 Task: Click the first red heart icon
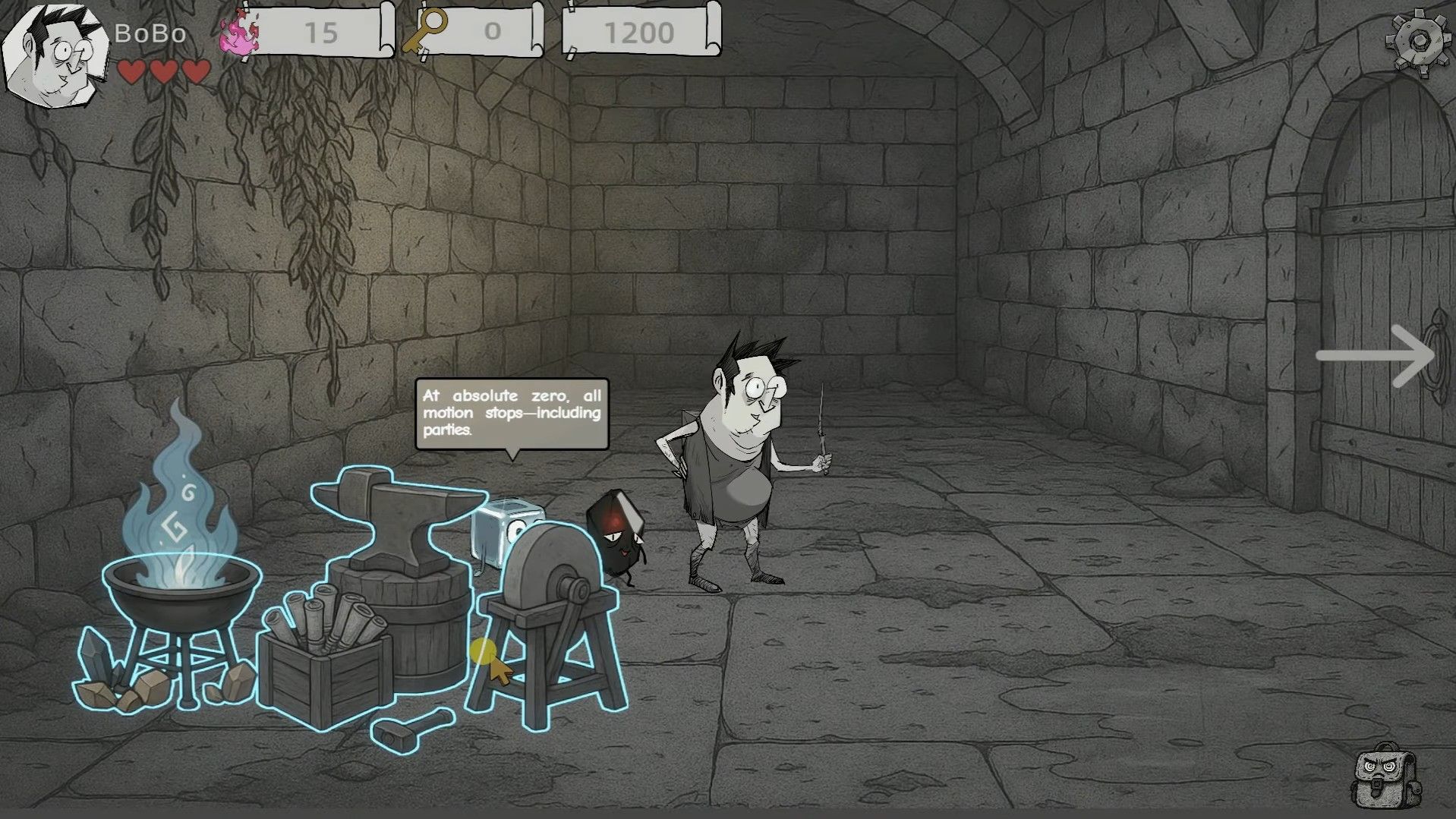point(131,72)
